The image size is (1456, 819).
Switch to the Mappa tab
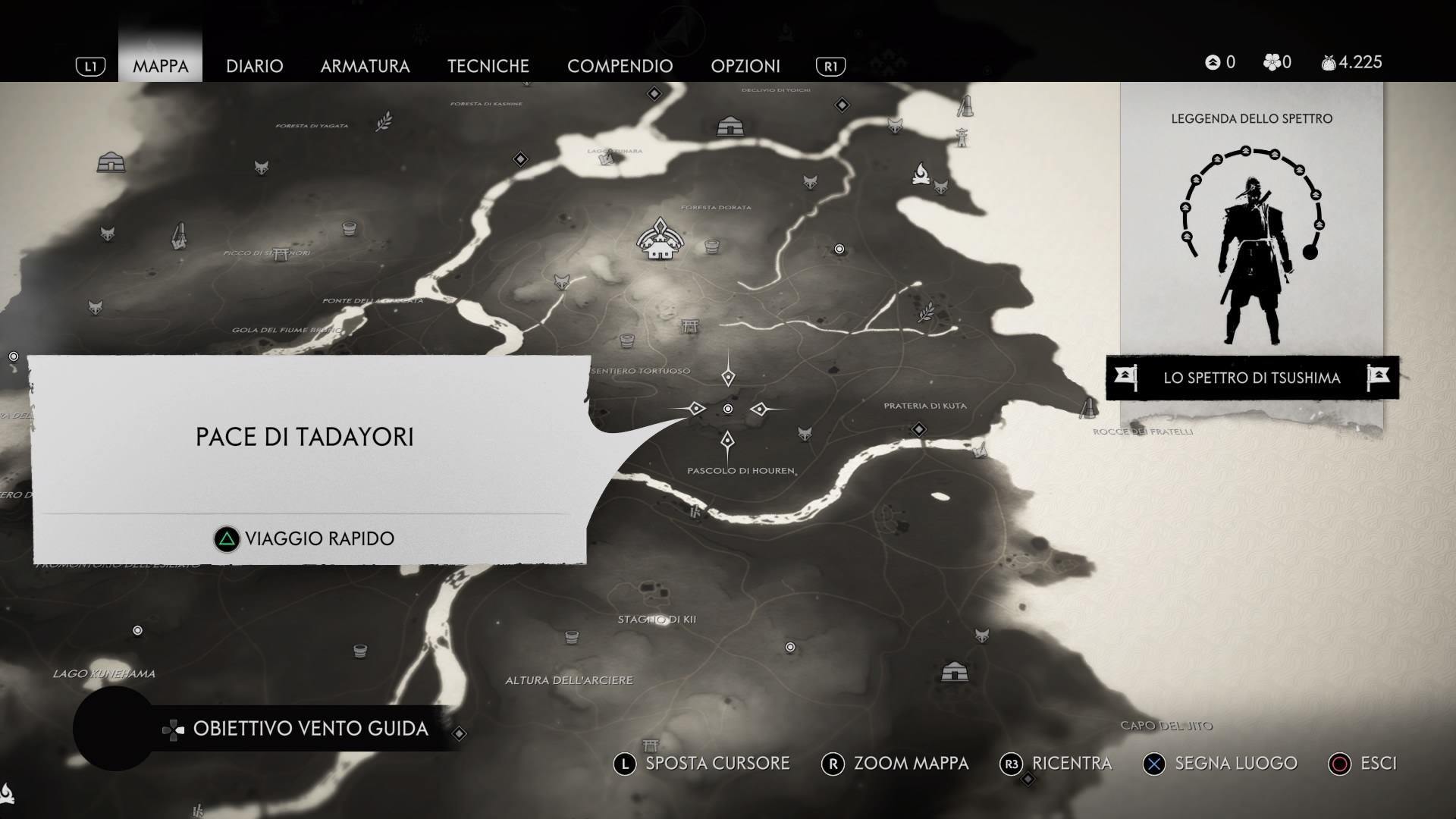tap(160, 66)
